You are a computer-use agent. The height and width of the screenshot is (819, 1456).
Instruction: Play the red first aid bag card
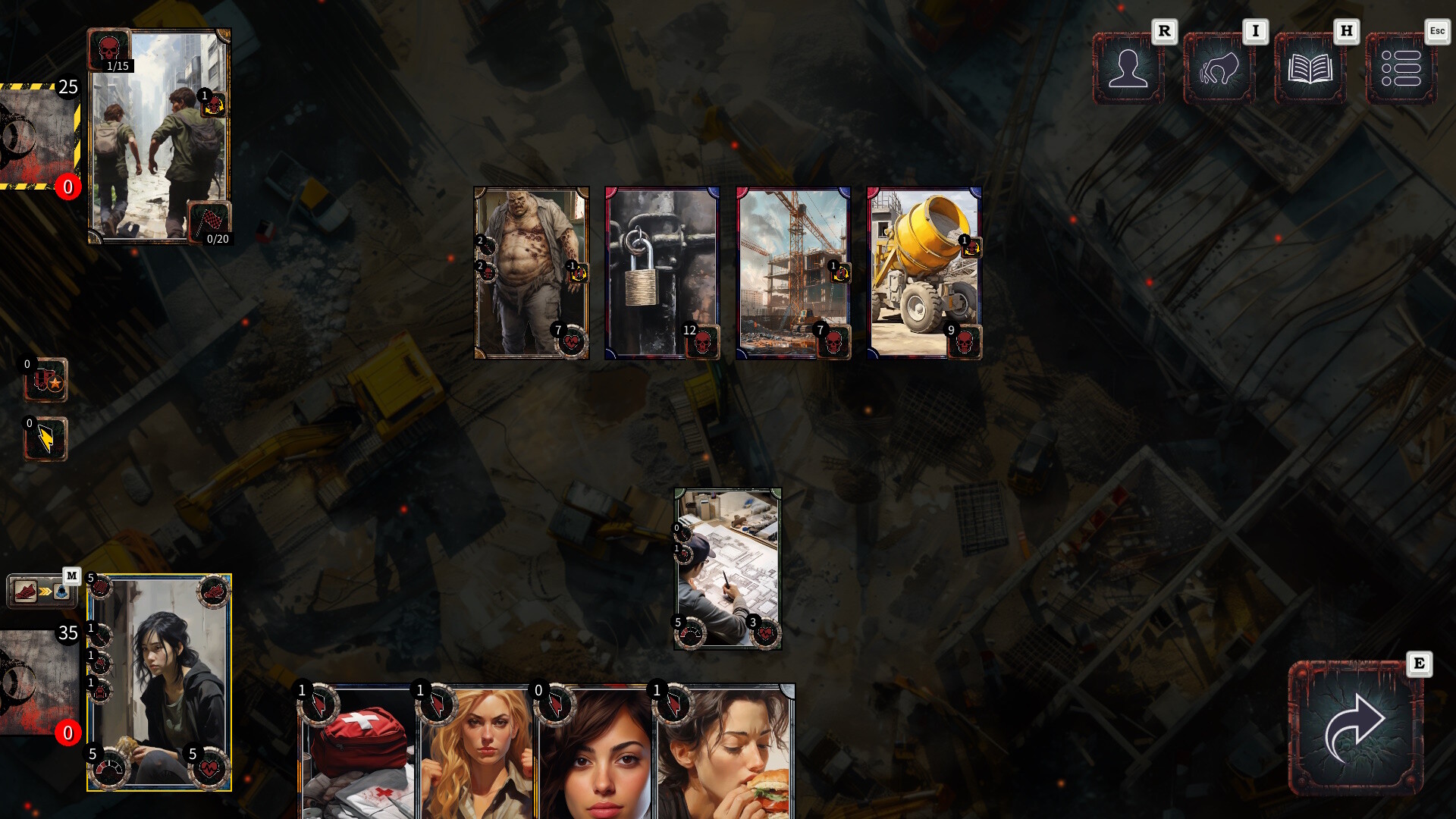point(358,755)
